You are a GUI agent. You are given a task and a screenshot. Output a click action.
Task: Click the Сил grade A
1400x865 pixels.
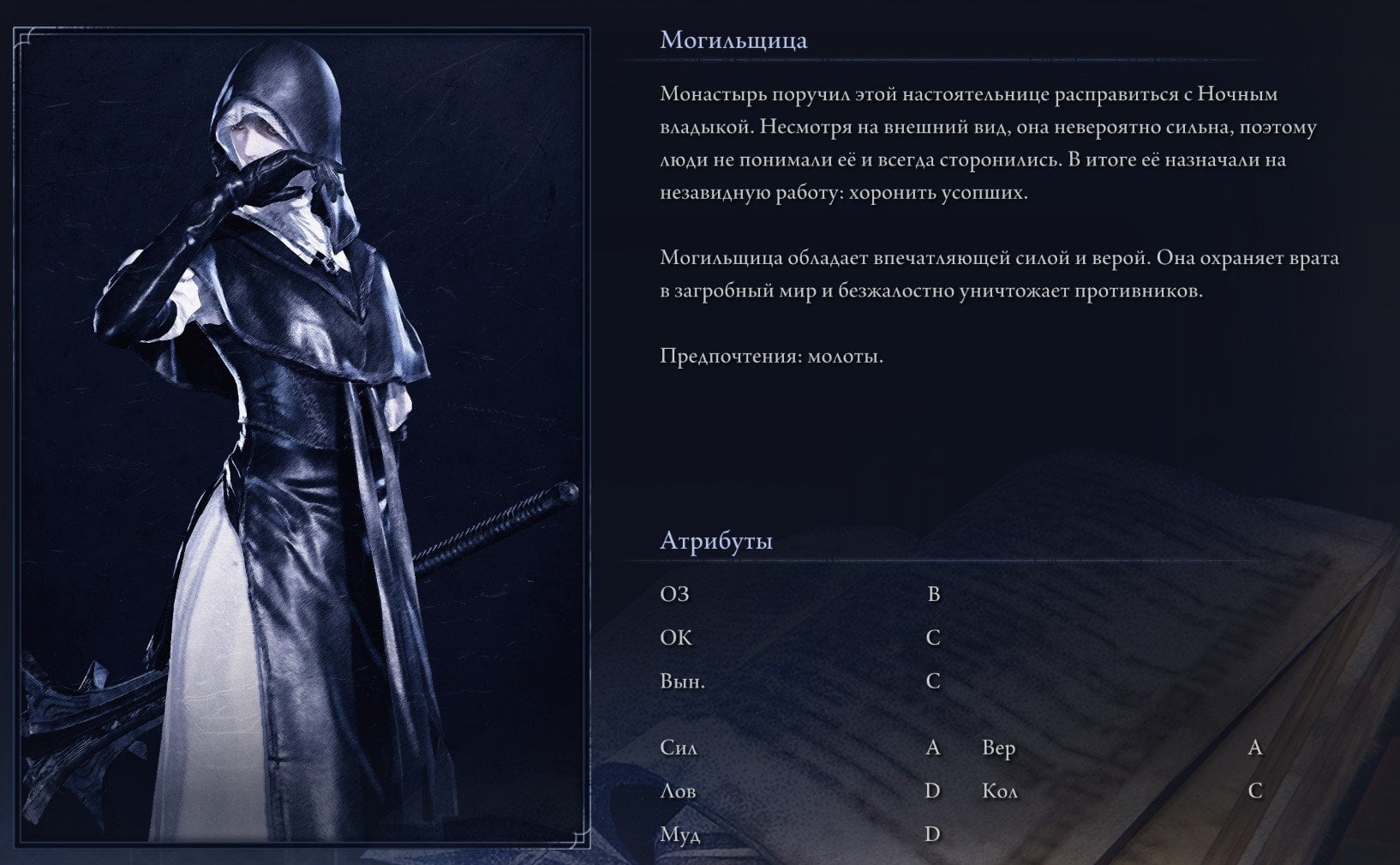click(x=931, y=748)
